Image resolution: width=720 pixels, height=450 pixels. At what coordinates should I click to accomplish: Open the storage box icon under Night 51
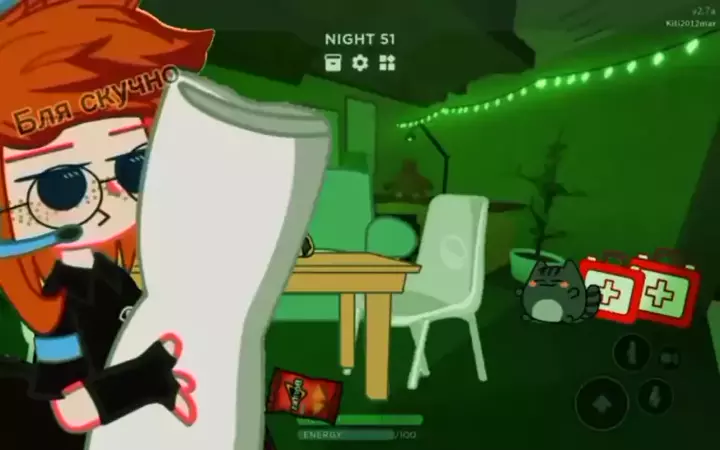click(x=334, y=62)
